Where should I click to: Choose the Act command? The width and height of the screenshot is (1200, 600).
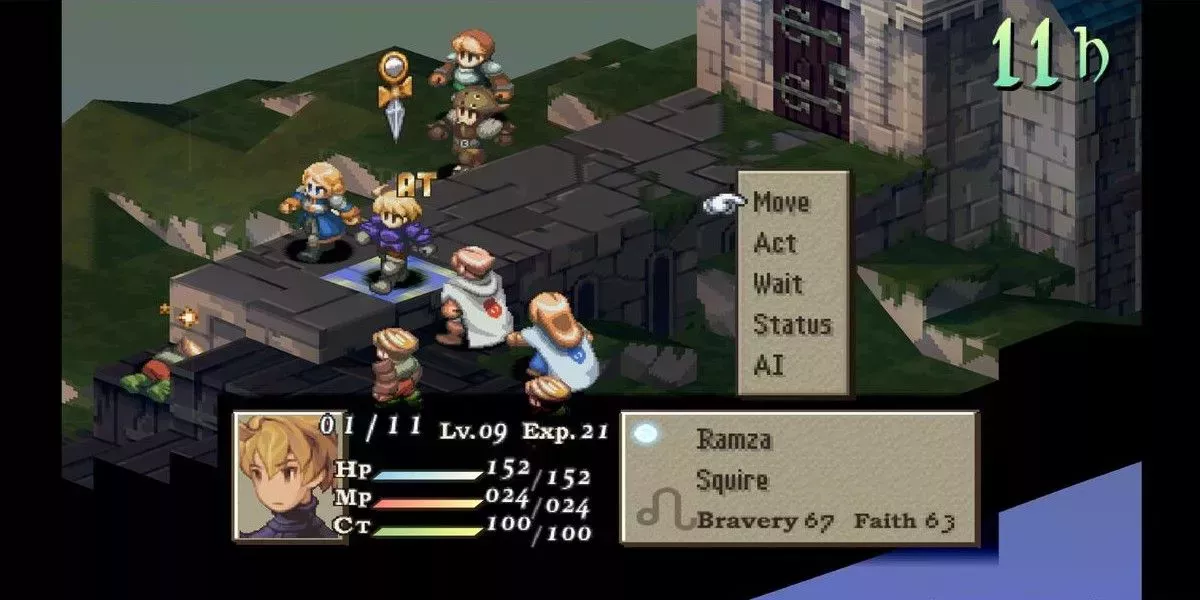click(x=775, y=243)
